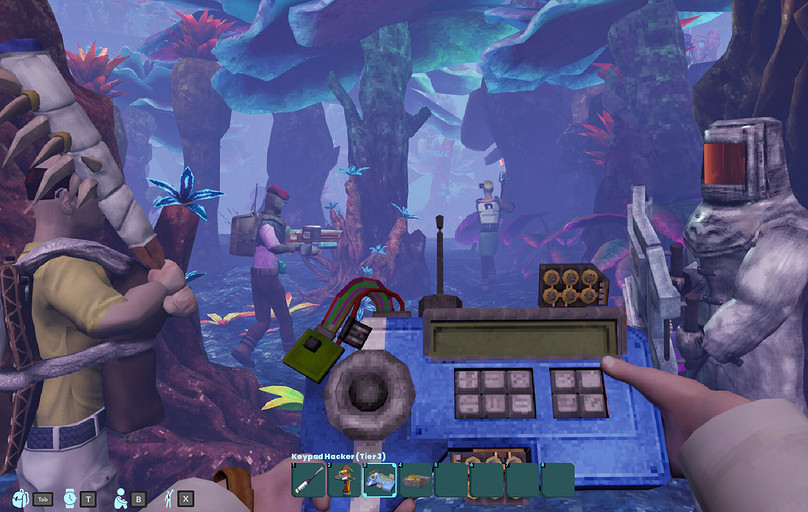The width and height of the screenshot is (808, 512).
Task: Select the orange gnome figure hotbar slot
Action: pos(344,480)
